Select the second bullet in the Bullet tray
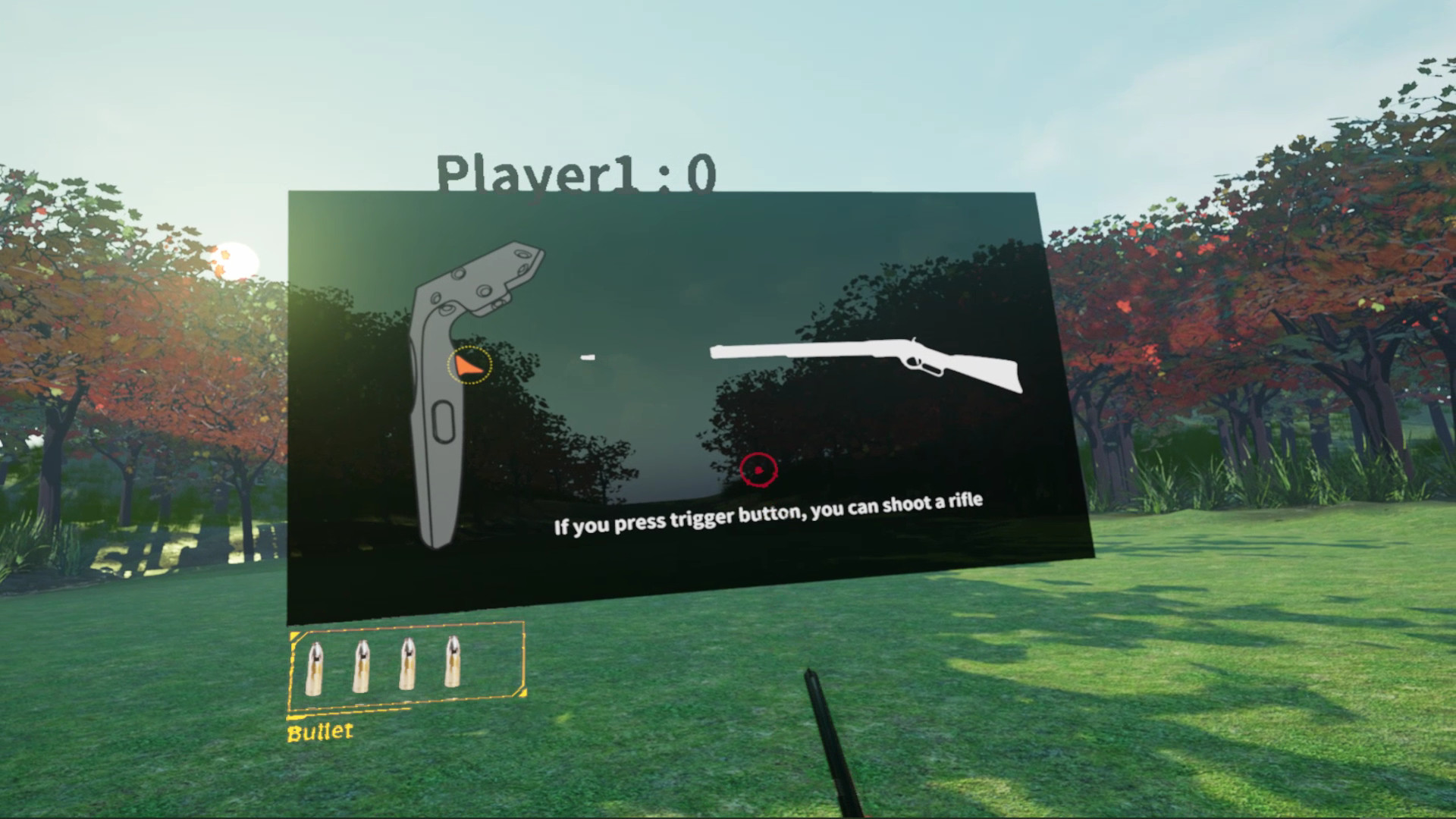 [x=363, y=666]
